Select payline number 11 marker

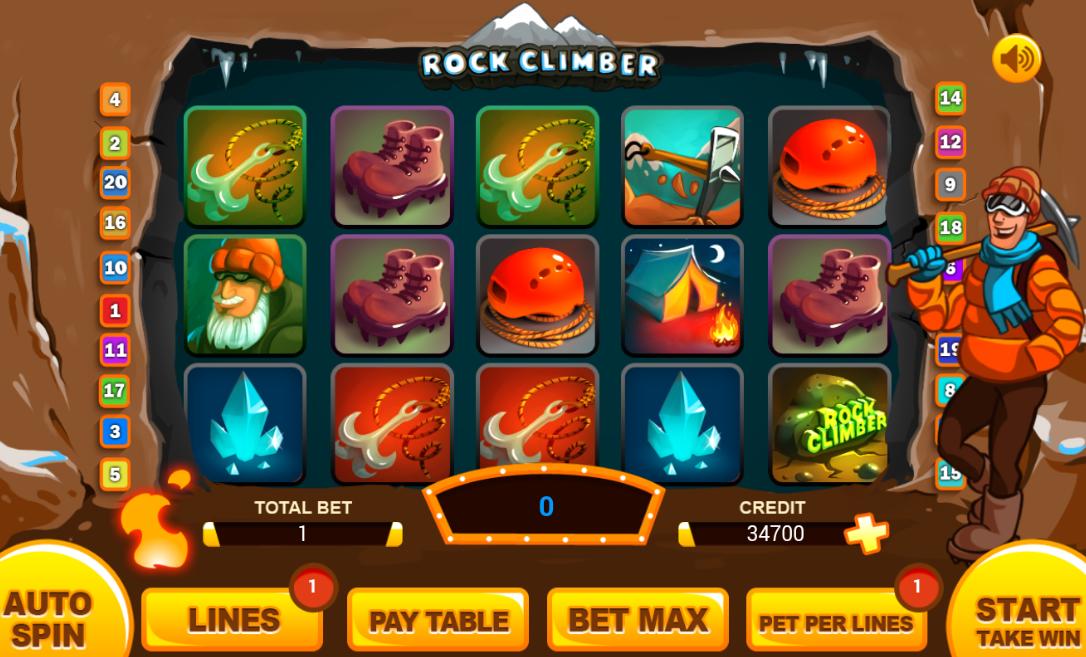(x=115, y=351)
